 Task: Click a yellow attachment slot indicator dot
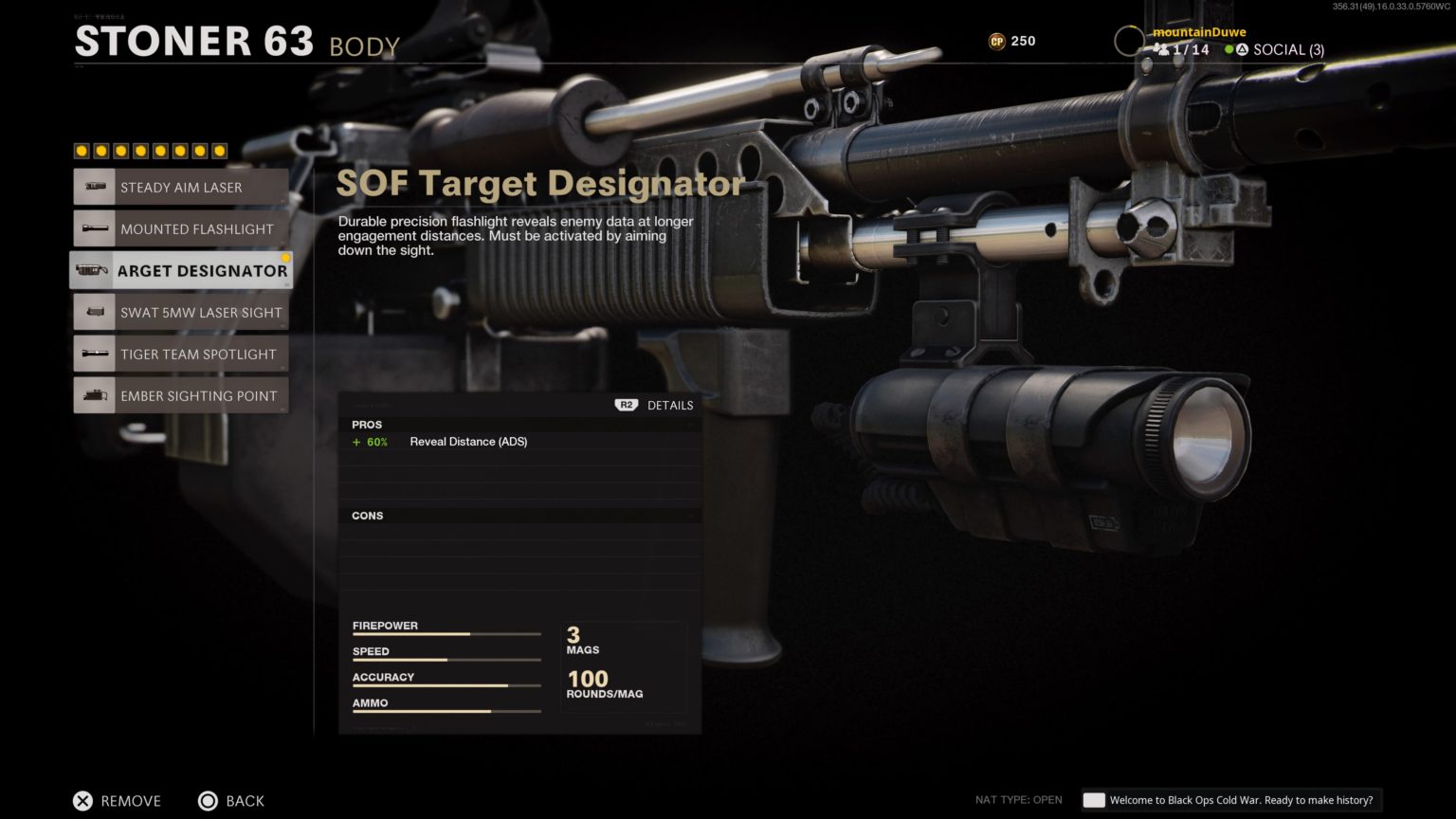(81, 150)
